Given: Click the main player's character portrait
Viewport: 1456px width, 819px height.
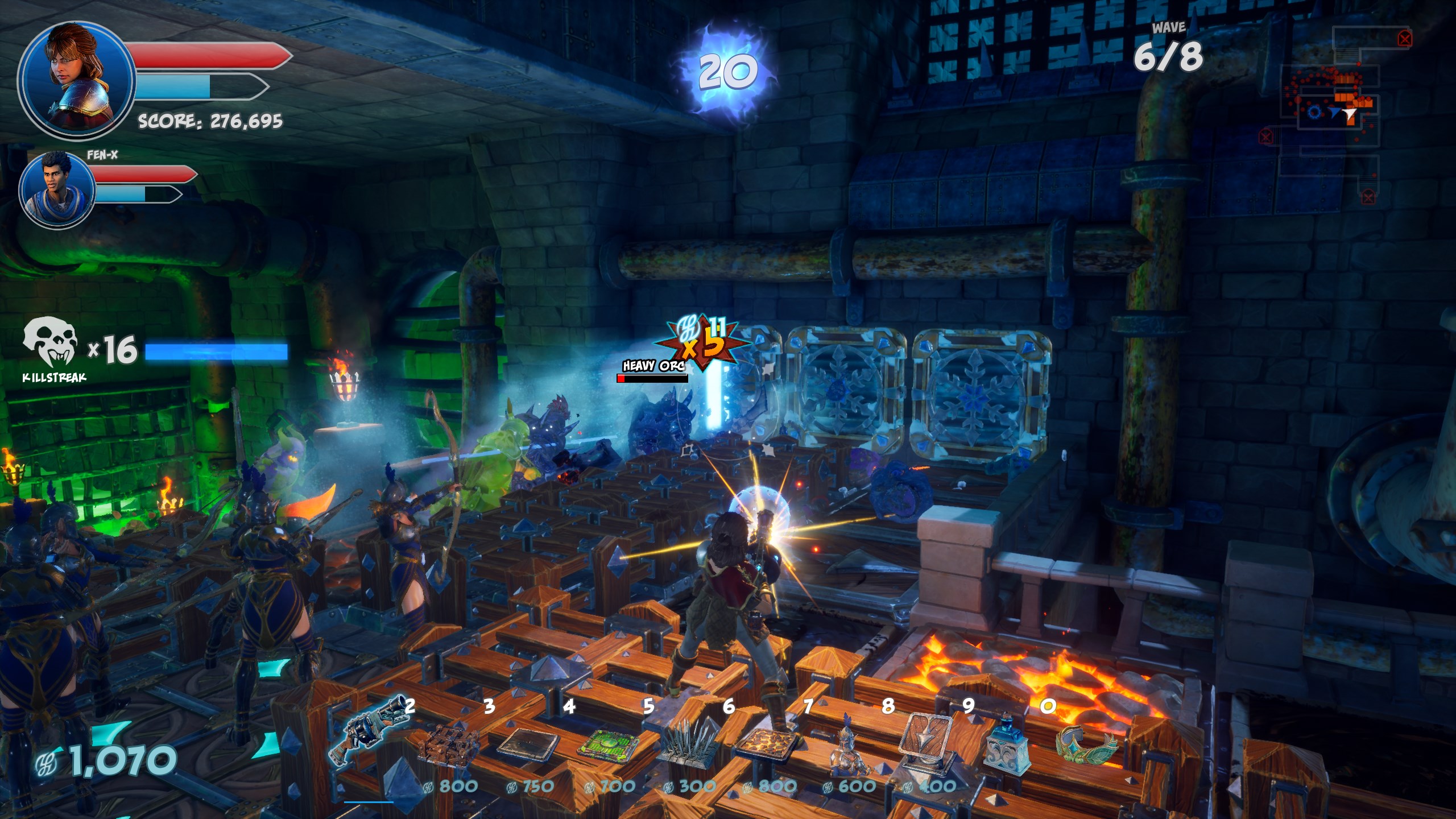Looking at the screenshot, I should pos(77,80).
